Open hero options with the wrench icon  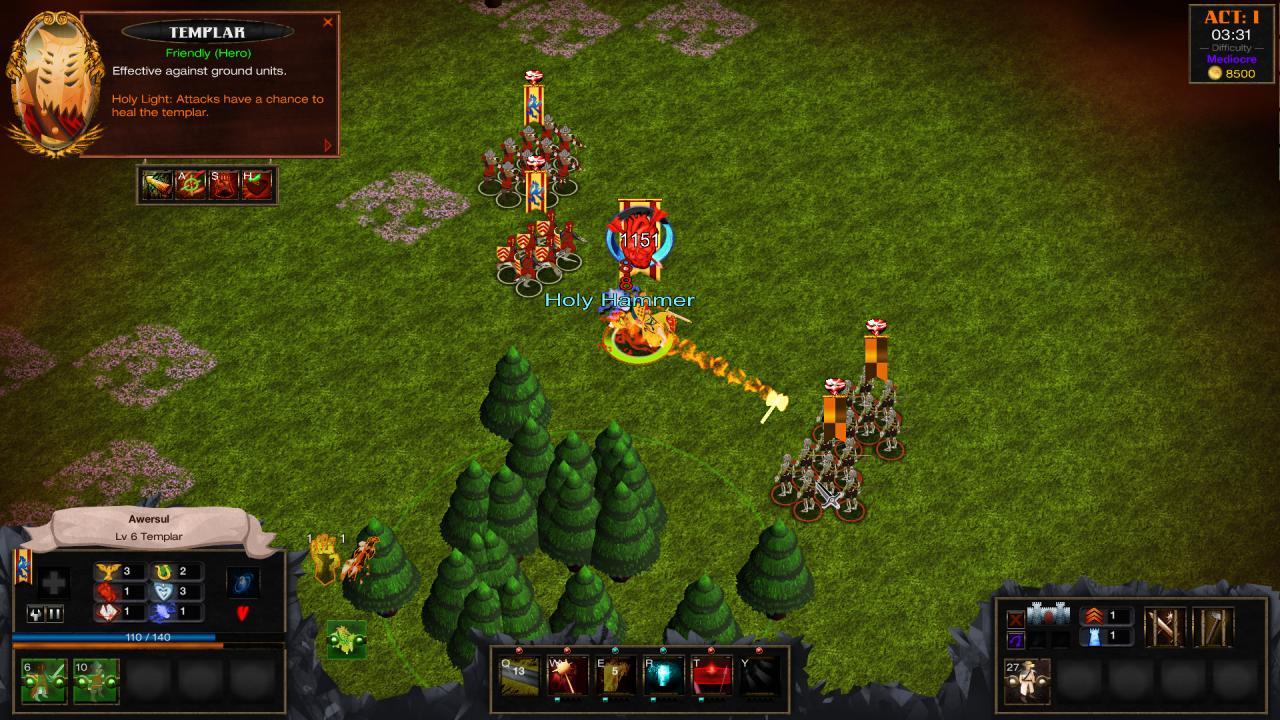[35, 614]
